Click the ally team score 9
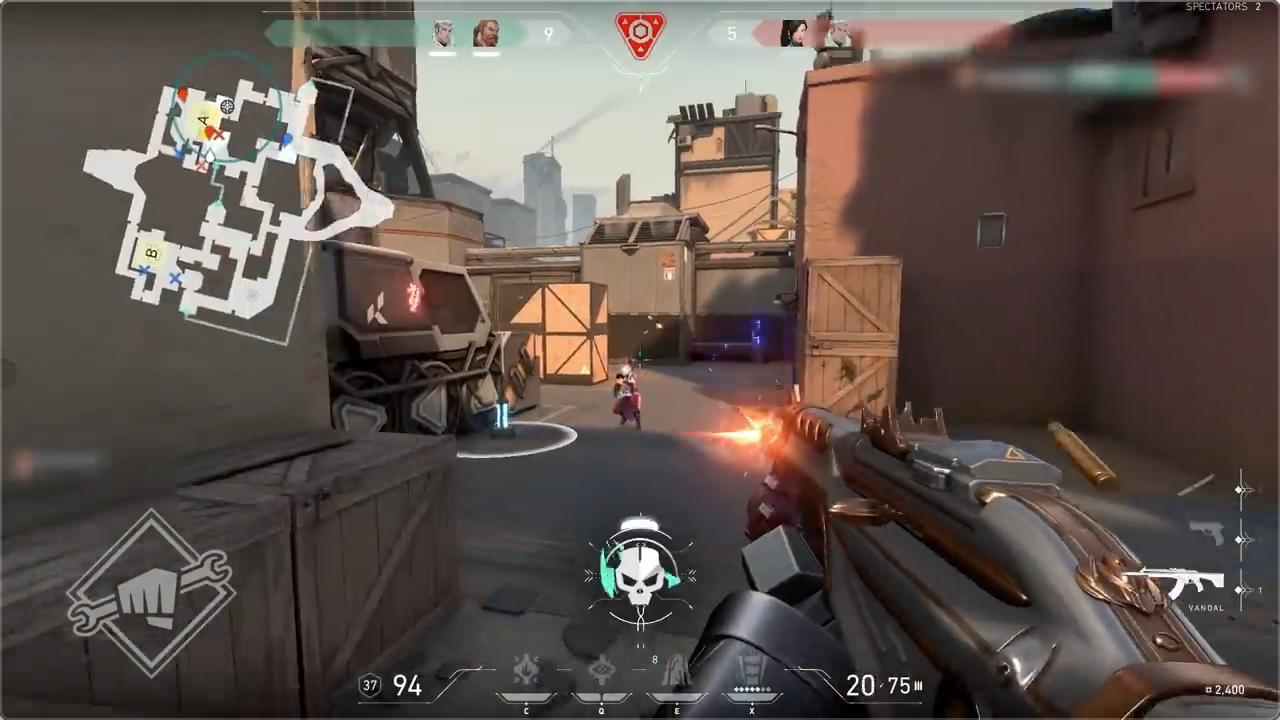This screenshot has height=720, width=1280. point(548,33)
